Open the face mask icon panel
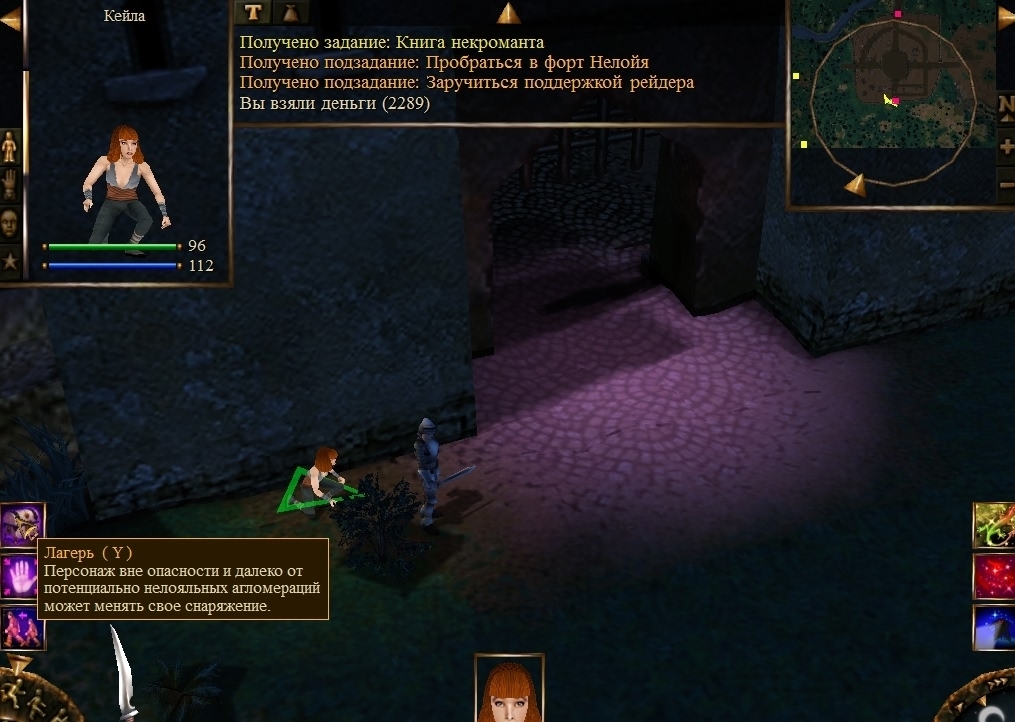Image resolution: width=1015 pixels, height=722 pixels. [x=10, y=223]
